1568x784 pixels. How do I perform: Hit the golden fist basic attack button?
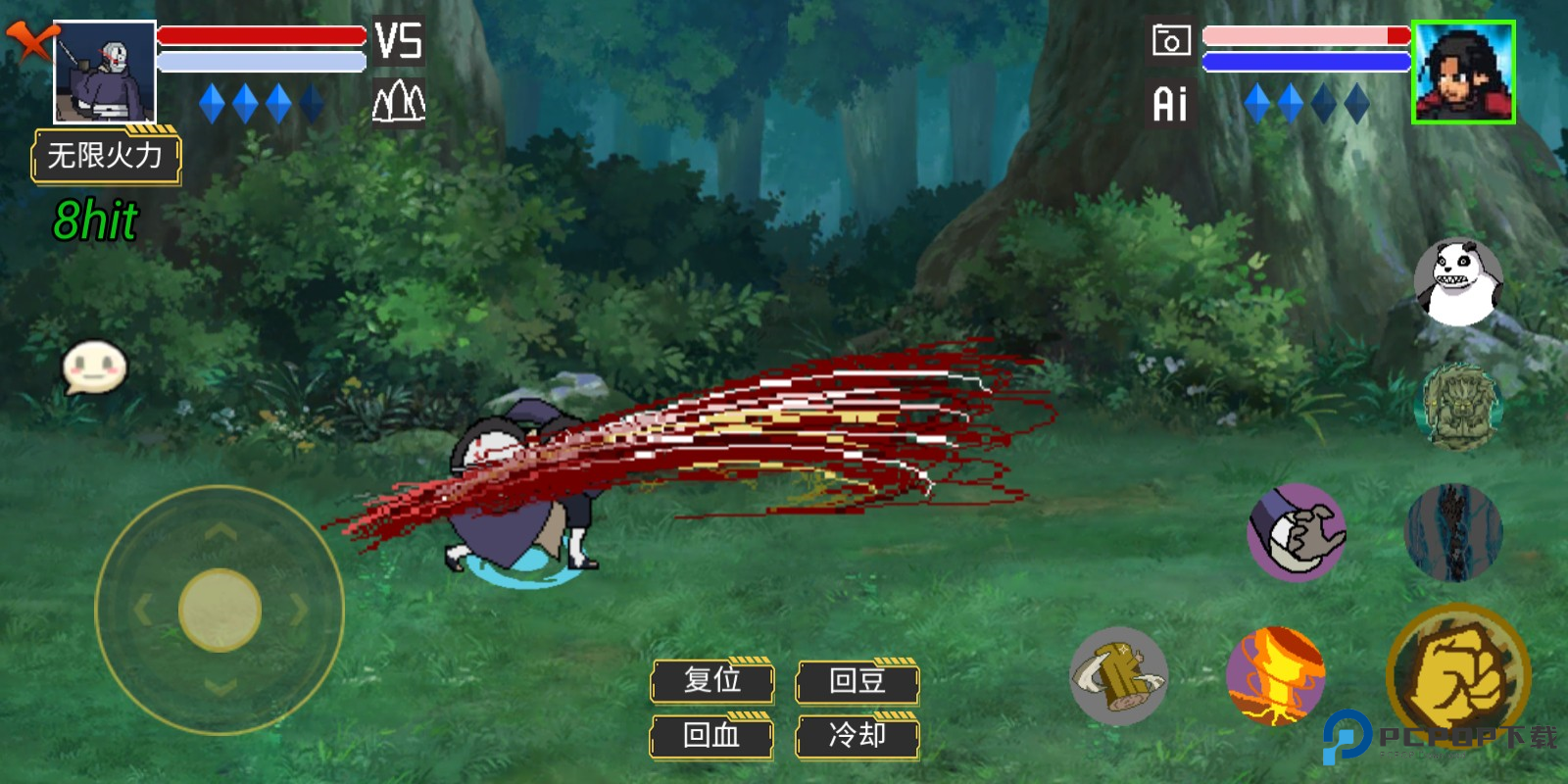pyautogui.click(x=1458, y=675)
